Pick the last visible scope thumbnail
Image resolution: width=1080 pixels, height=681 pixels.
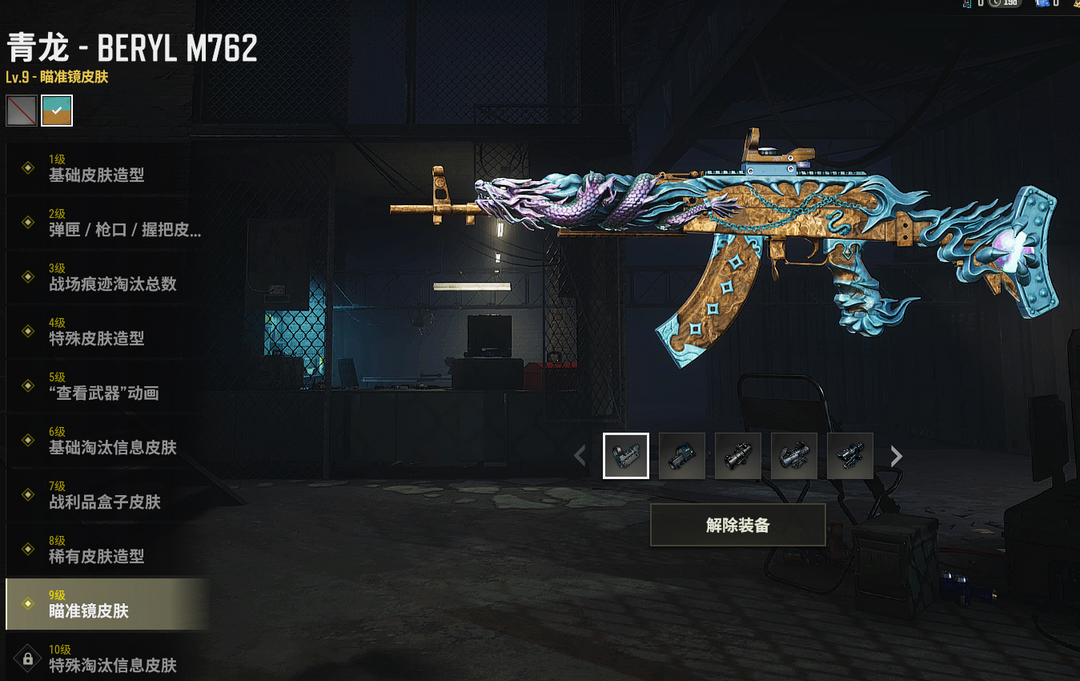(x=850, y=456)
